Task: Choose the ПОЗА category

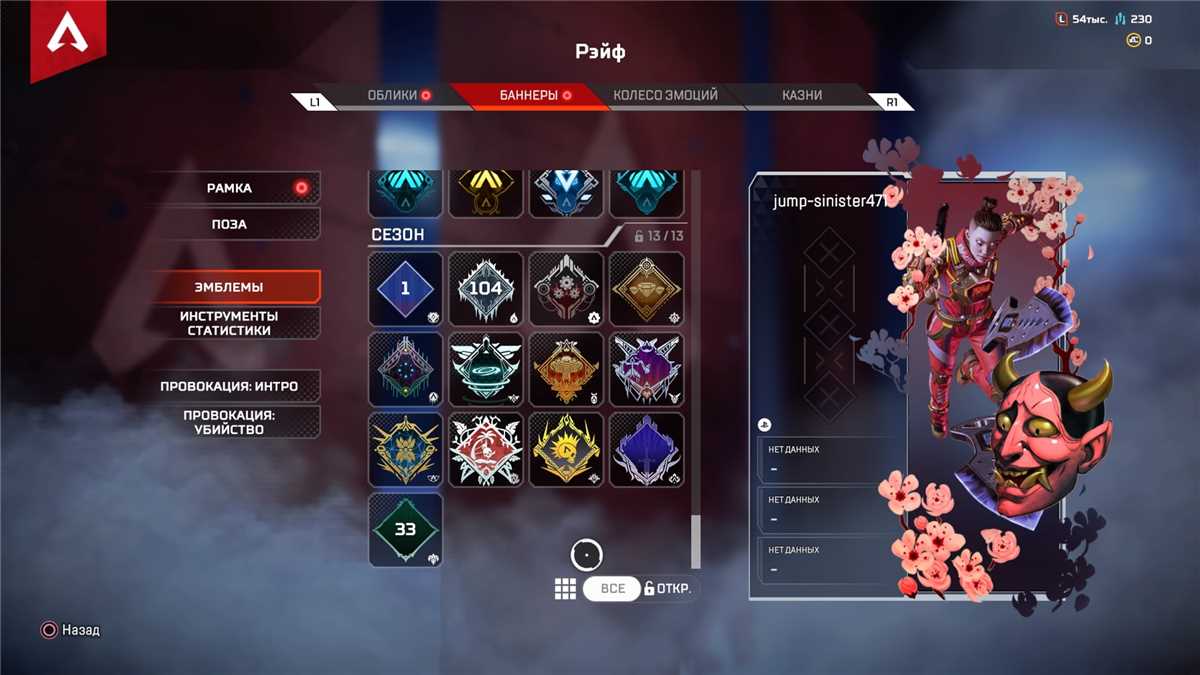Action: coord(236,224)
